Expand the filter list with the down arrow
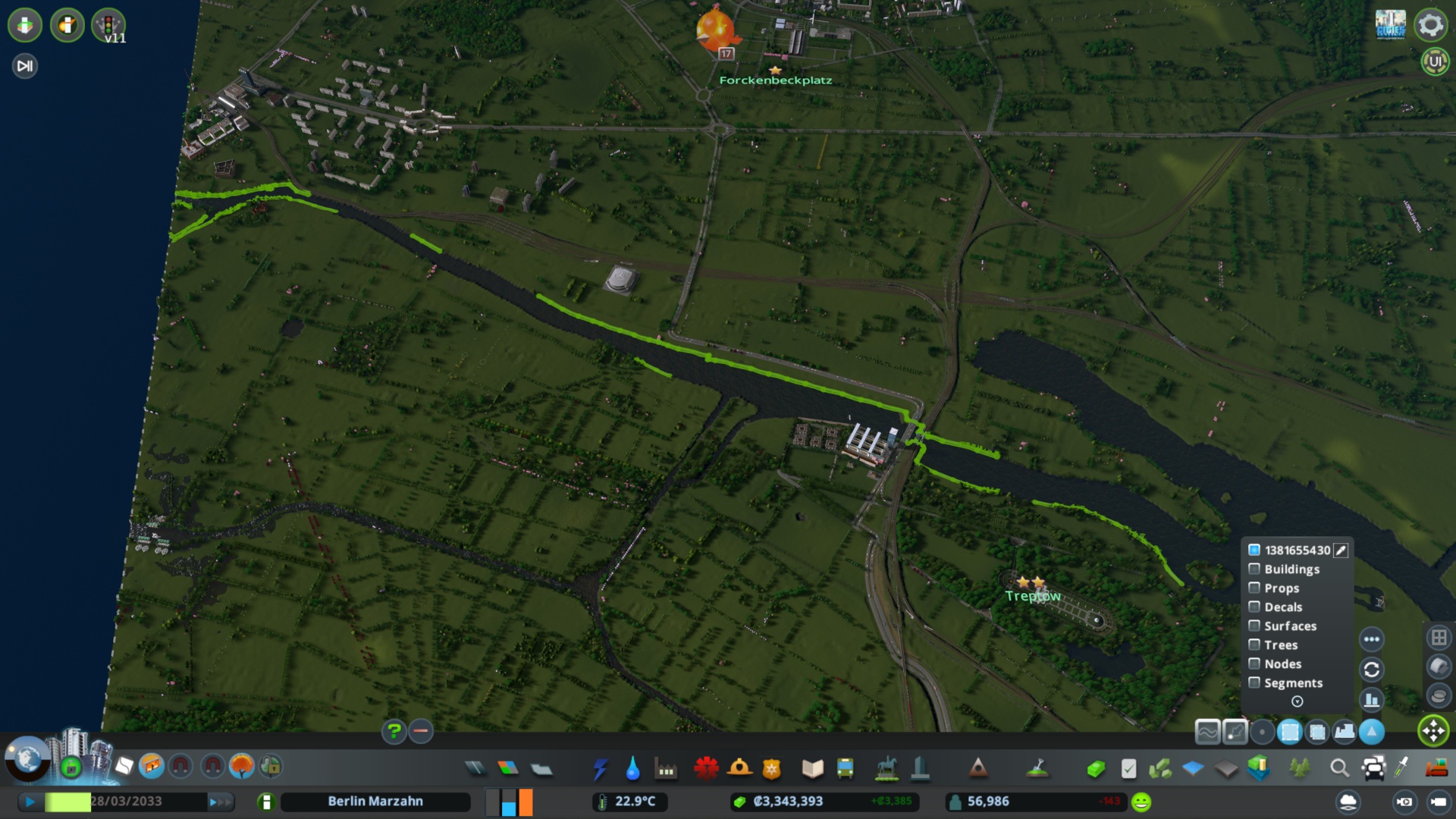Screen dimensions: 1456x819 tap(1297, 701)
